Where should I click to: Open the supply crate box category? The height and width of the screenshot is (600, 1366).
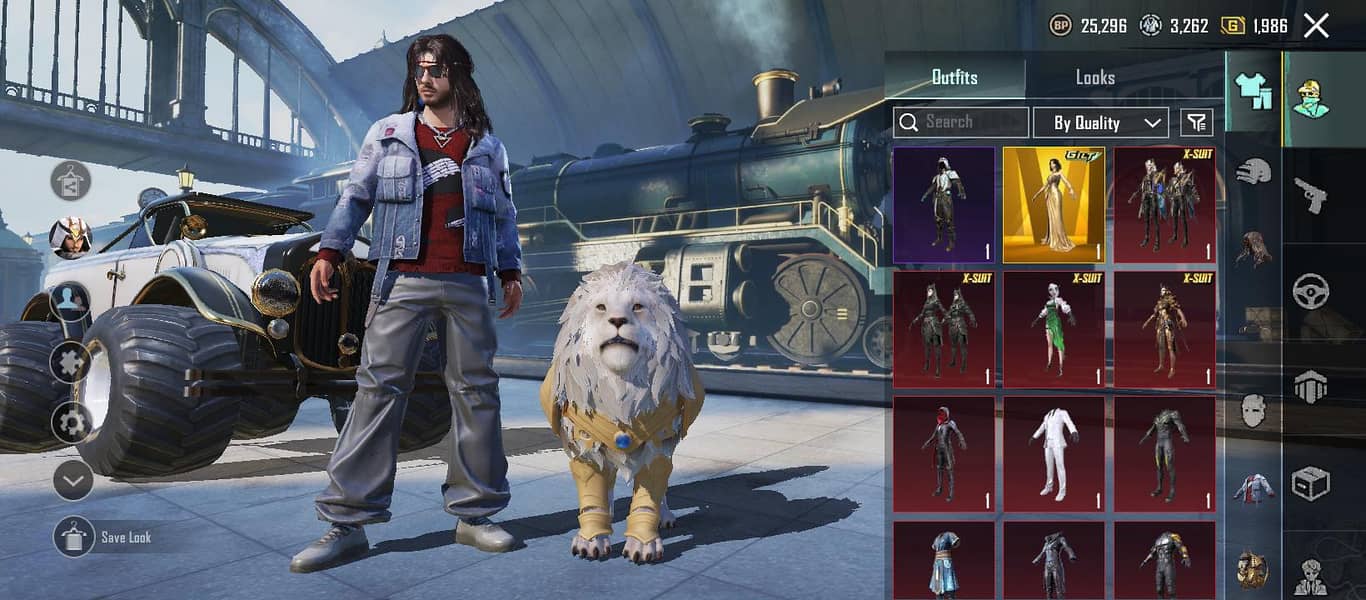[x=1310, y=483]
